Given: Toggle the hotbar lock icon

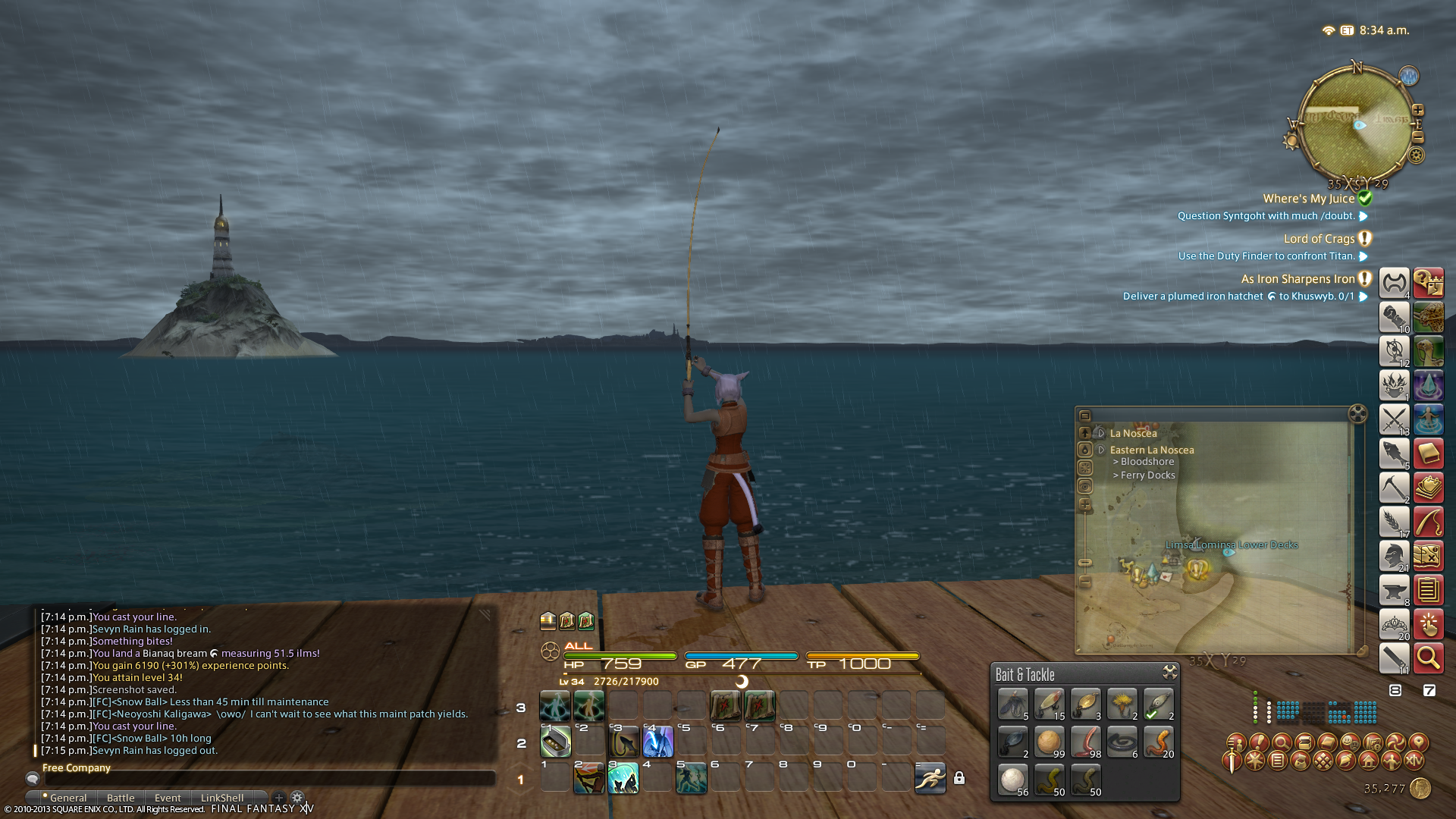Looking at the screenshot, I should coord(959,779).
